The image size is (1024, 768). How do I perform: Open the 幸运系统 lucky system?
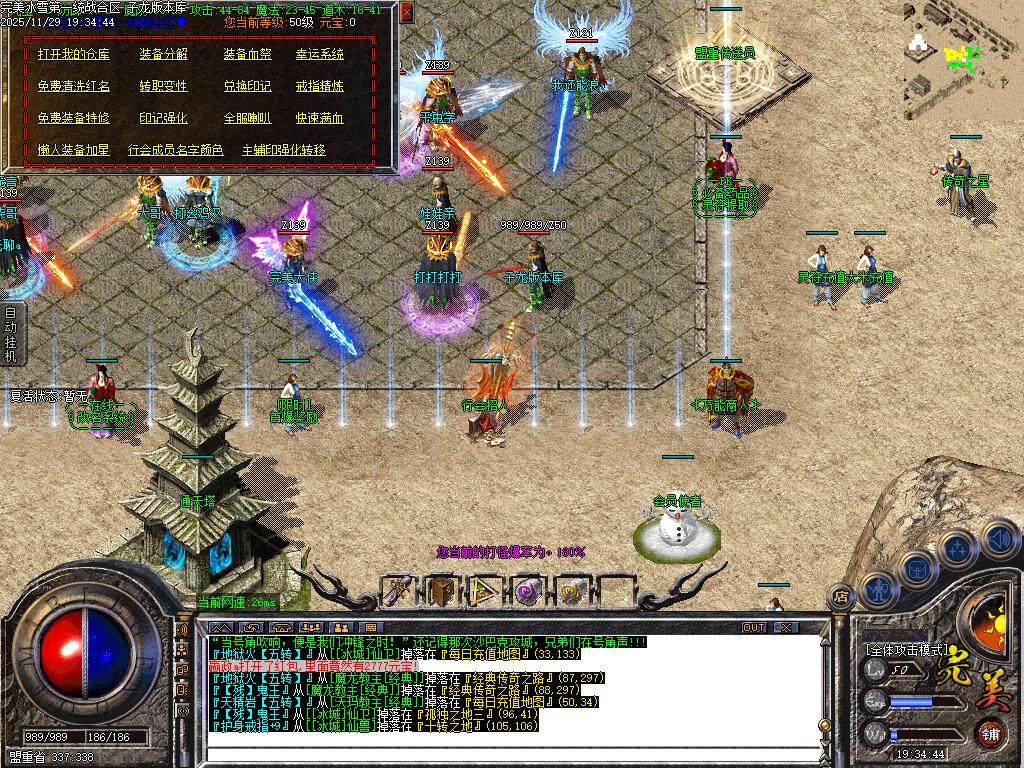(319, 54)
